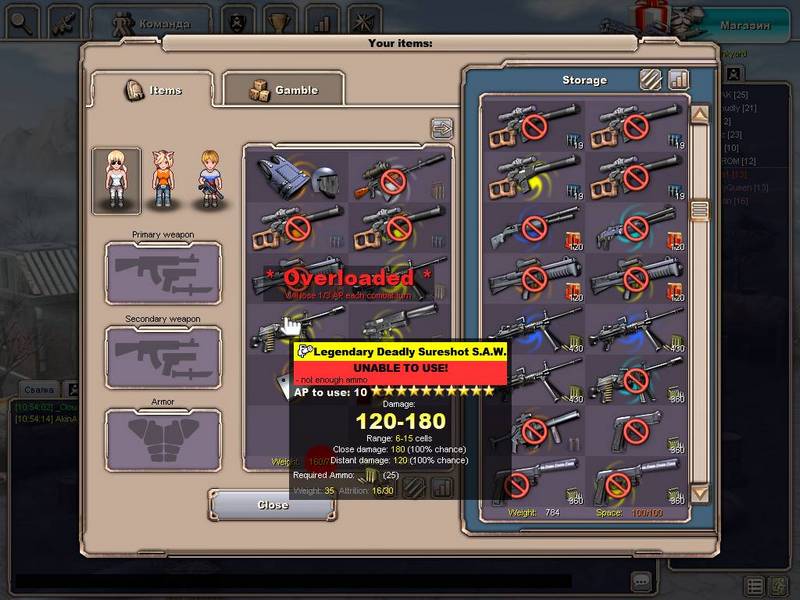Viewport: 800px width, 600px height.
Task: Close the Your items window
Action: (x=271, y=505)
